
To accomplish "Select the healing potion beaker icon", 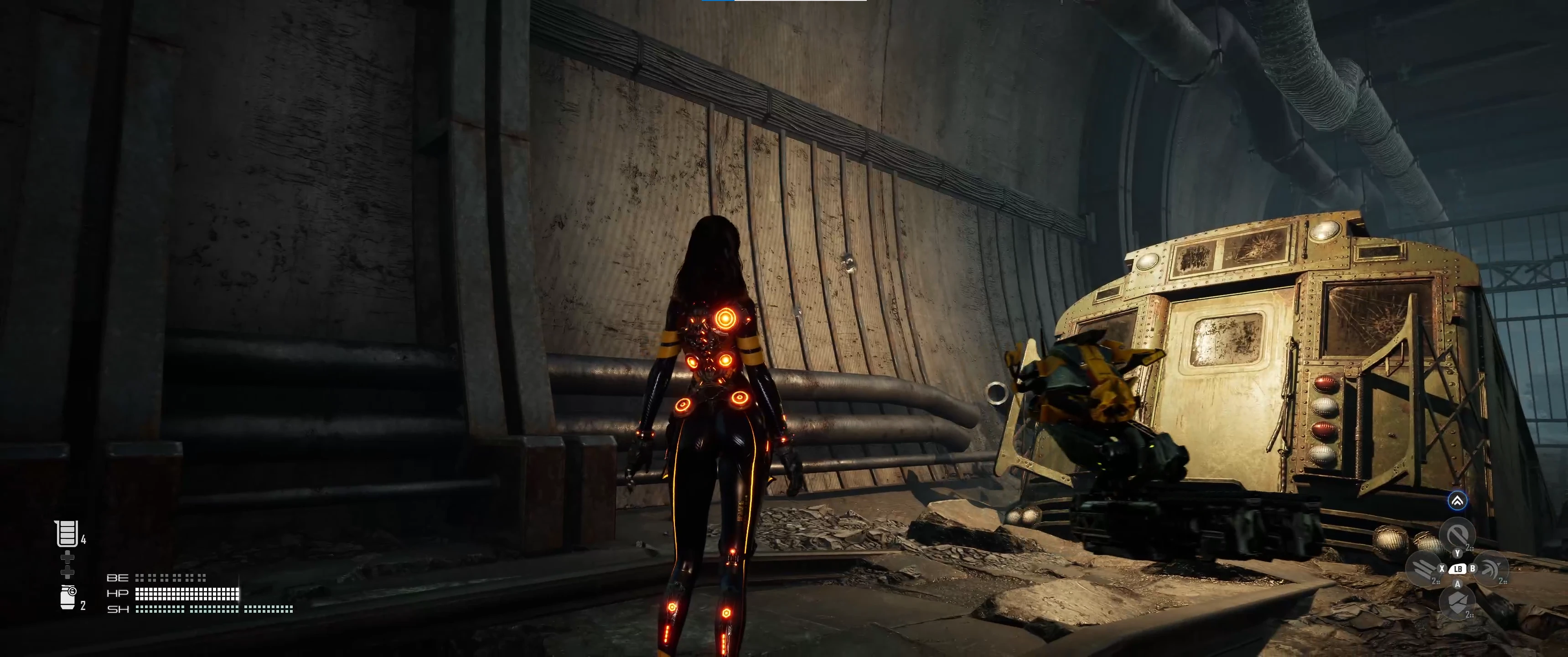I will [x=67, y=534].
